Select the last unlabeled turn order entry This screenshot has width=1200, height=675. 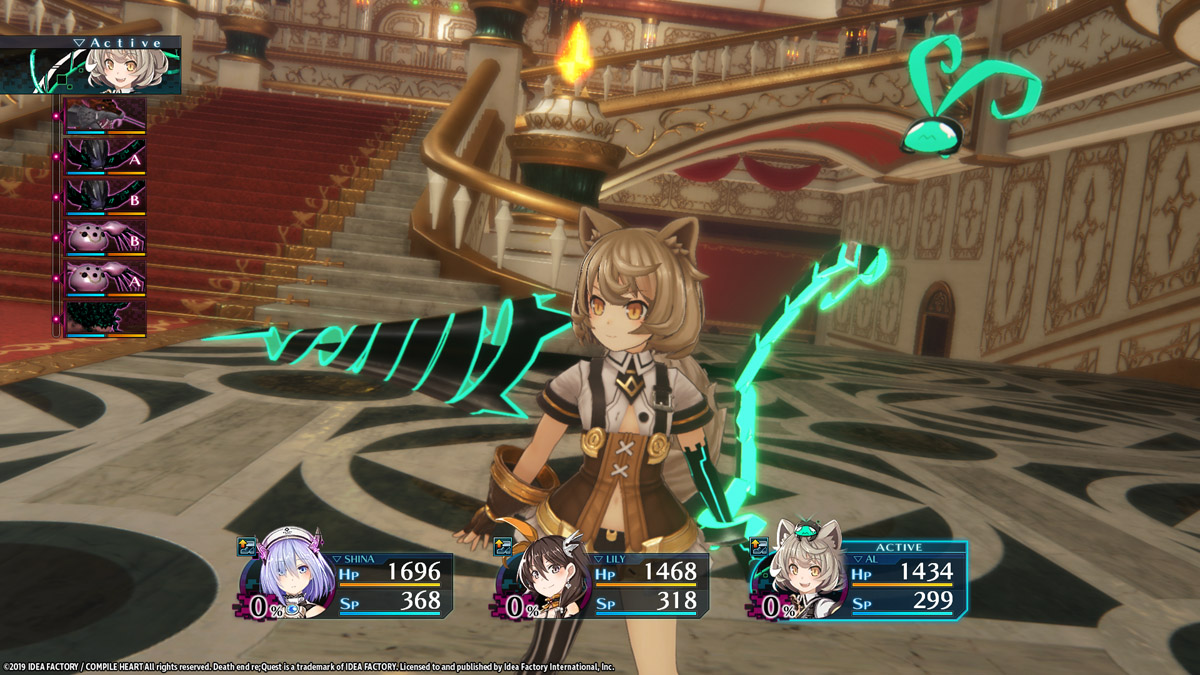(x=105, y=319)
